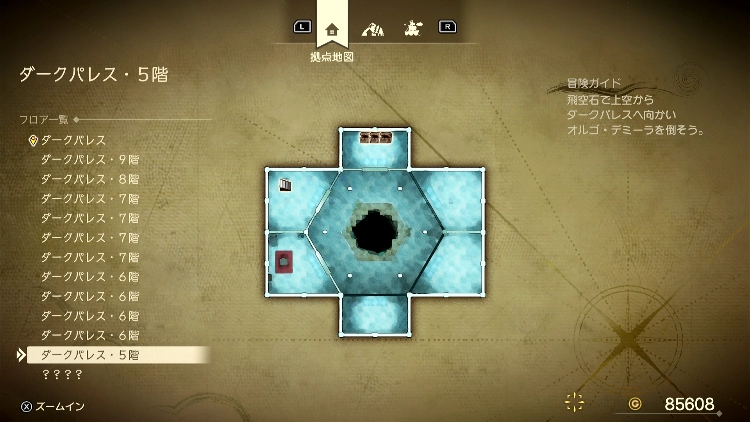Select ダークパレス top-level location entry
750x422 pixels.
[x=73, y=140]
